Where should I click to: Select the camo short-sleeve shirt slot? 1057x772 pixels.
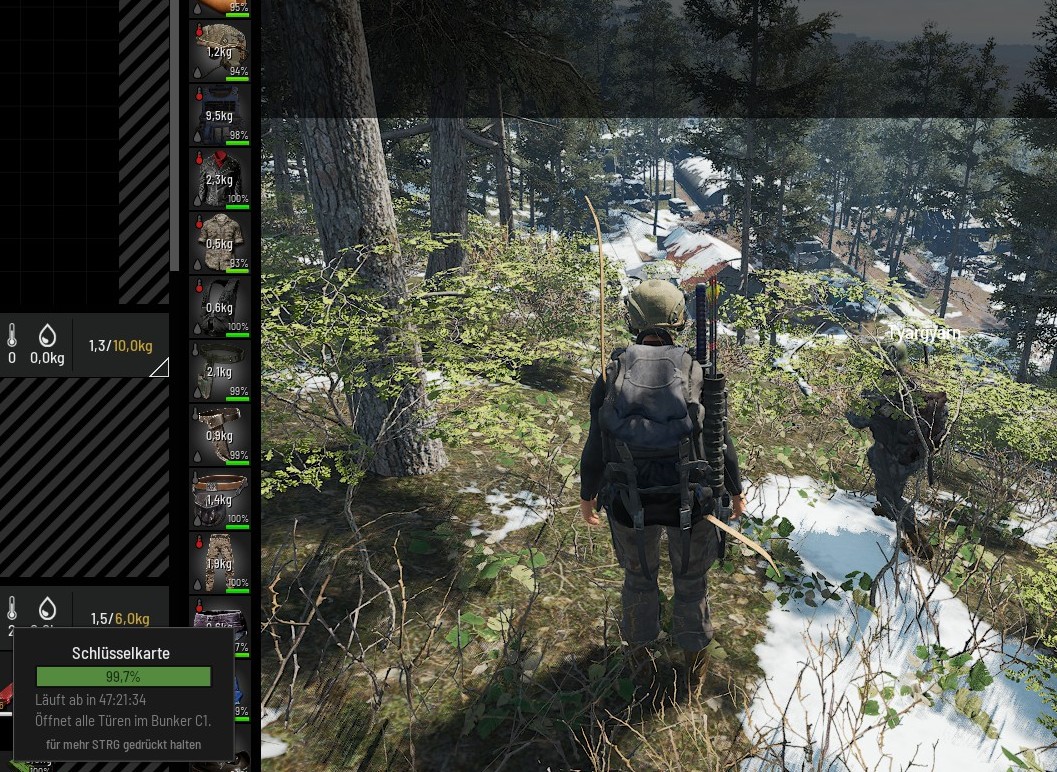point(220,241)
